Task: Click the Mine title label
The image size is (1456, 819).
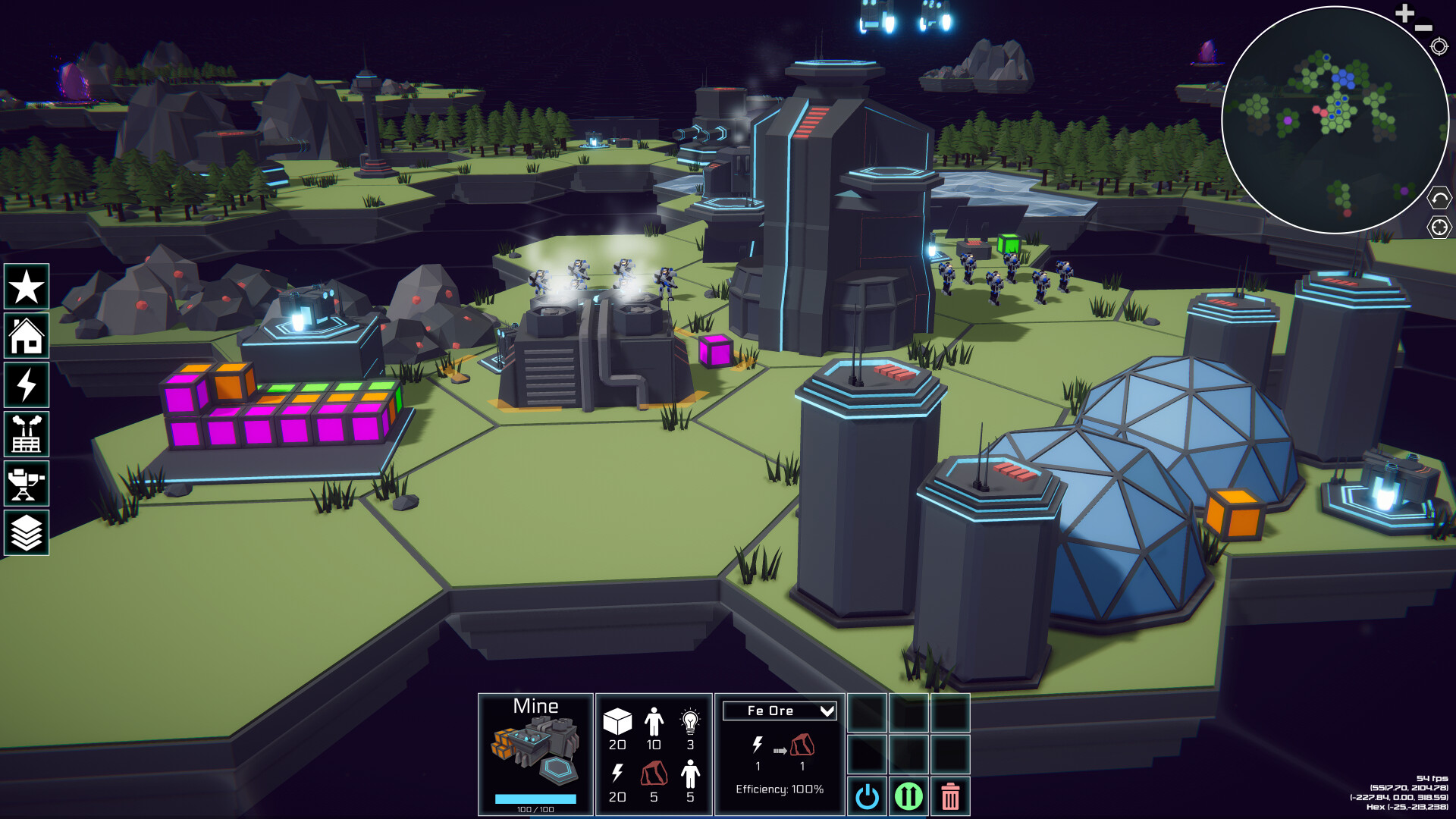Action: (x=536, y=706)
